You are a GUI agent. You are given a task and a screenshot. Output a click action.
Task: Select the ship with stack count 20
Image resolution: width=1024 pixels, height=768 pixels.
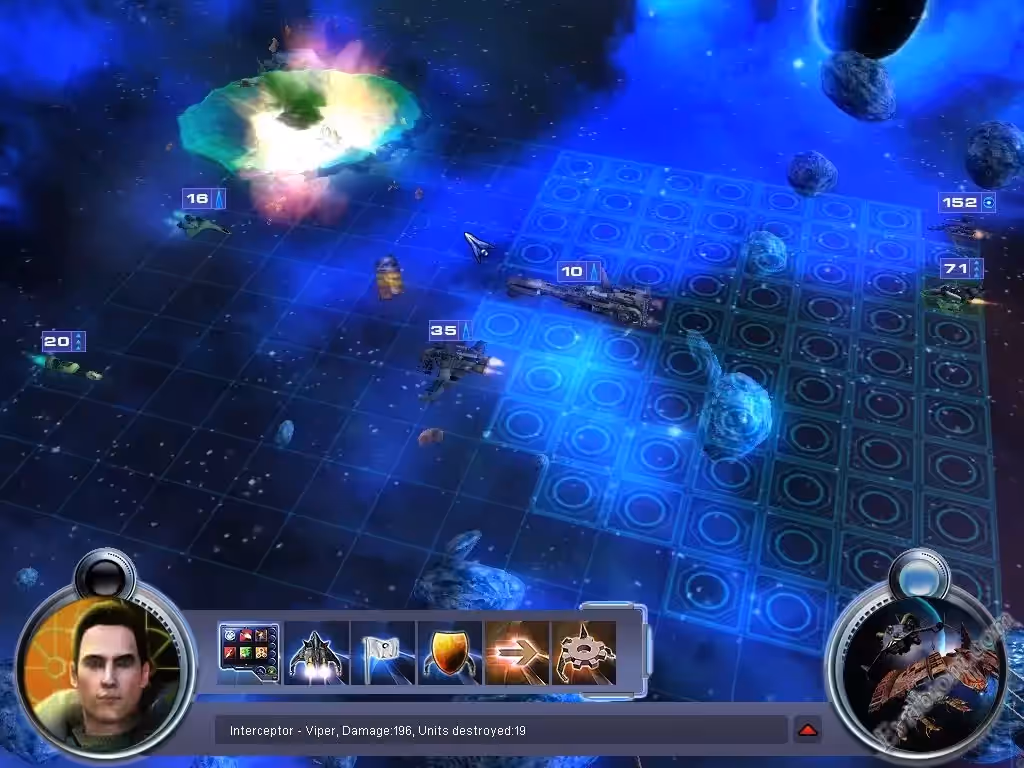[66, 365]
